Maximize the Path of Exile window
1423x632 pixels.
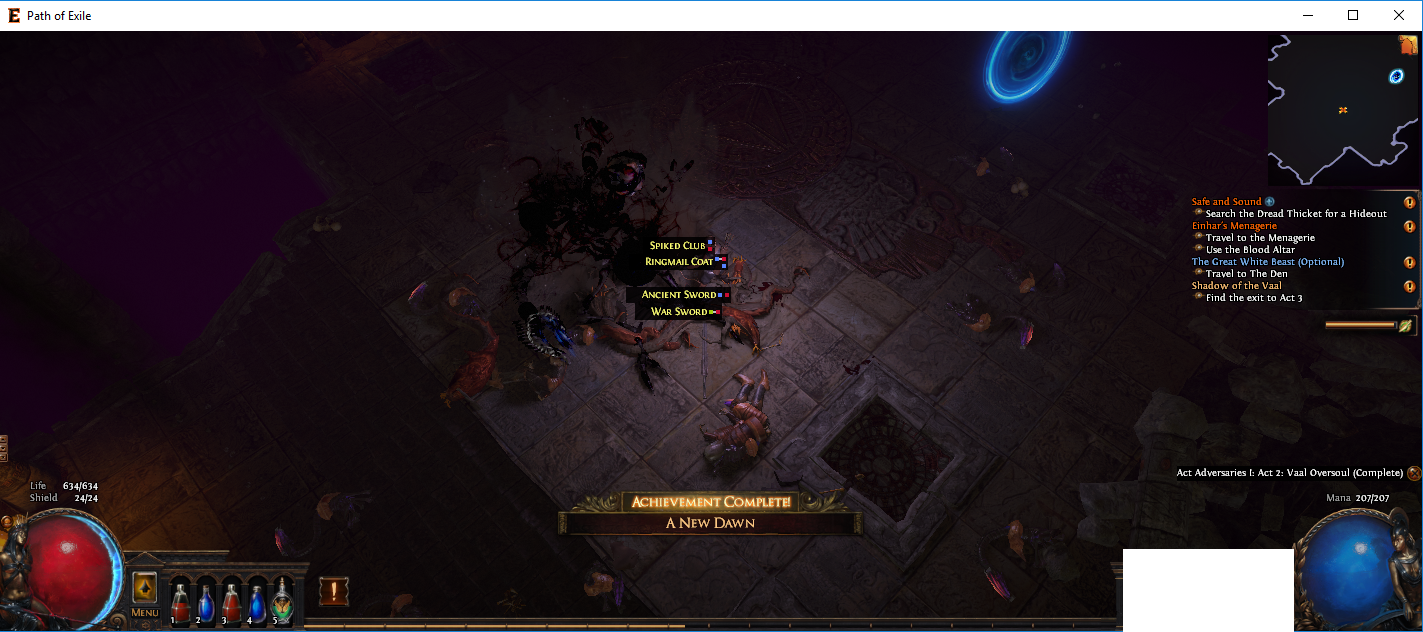point(1353,15)
